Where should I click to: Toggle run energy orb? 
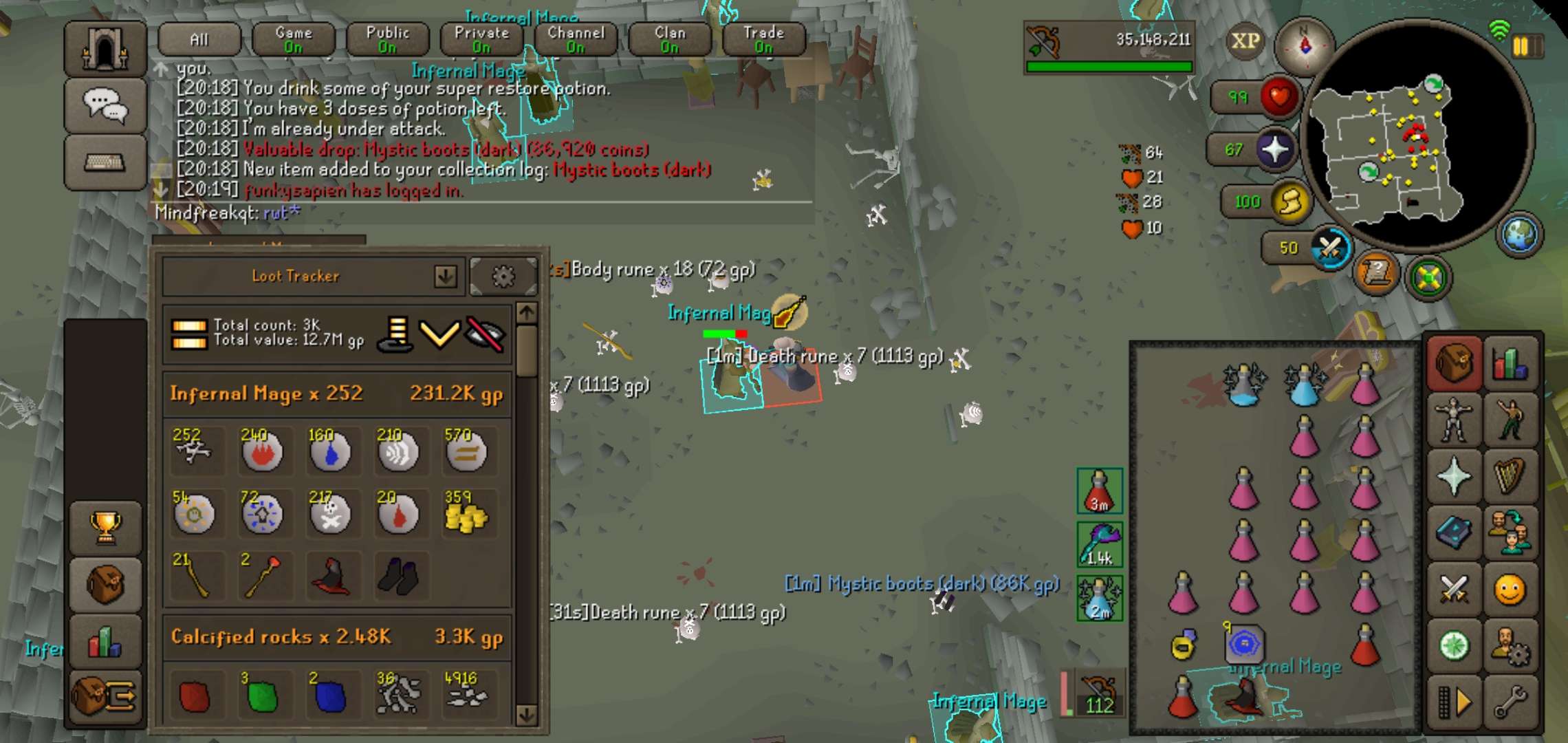pyautogui.click(x=1290, y=202)
